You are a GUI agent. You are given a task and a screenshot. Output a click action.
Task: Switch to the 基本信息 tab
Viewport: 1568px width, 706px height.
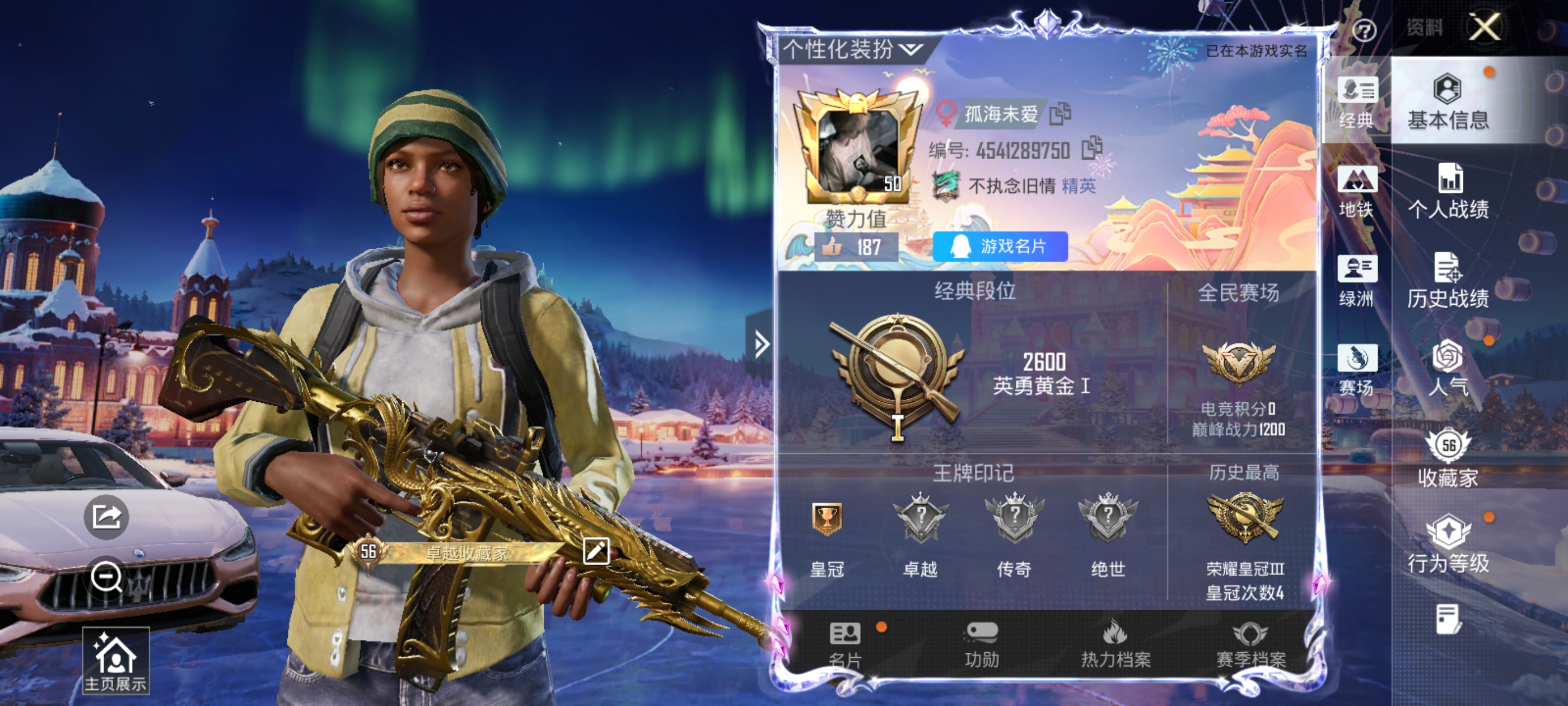pyautogui.click(x=1448, y=102)
